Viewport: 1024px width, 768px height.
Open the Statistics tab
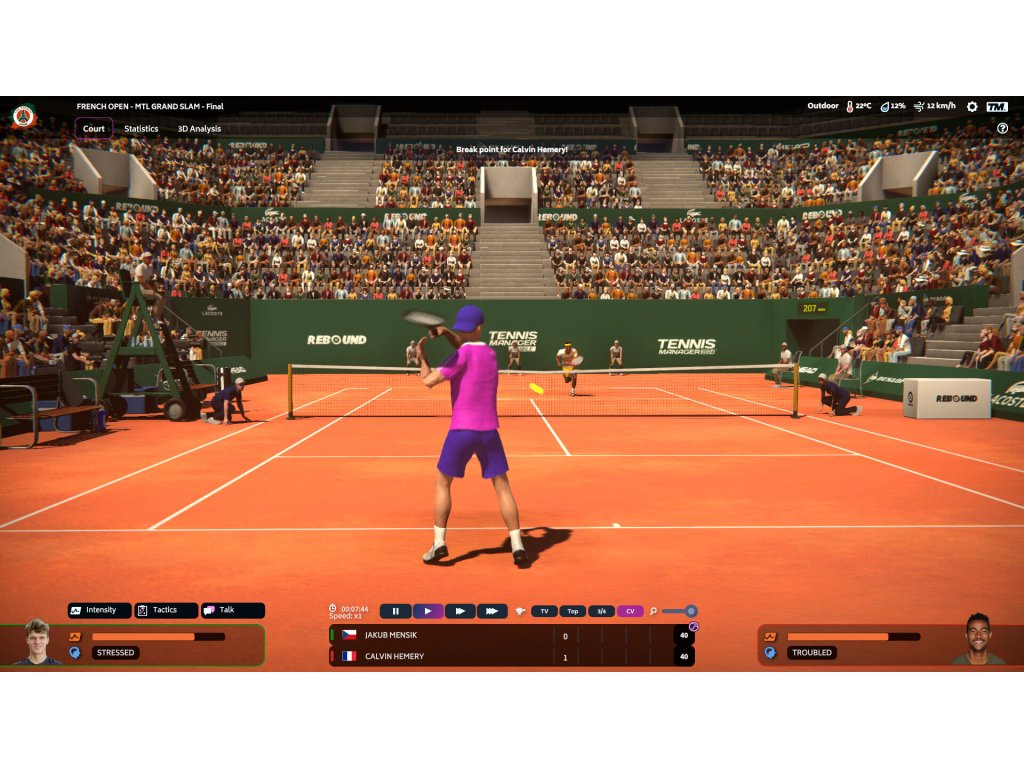click(x=141, y=128)
